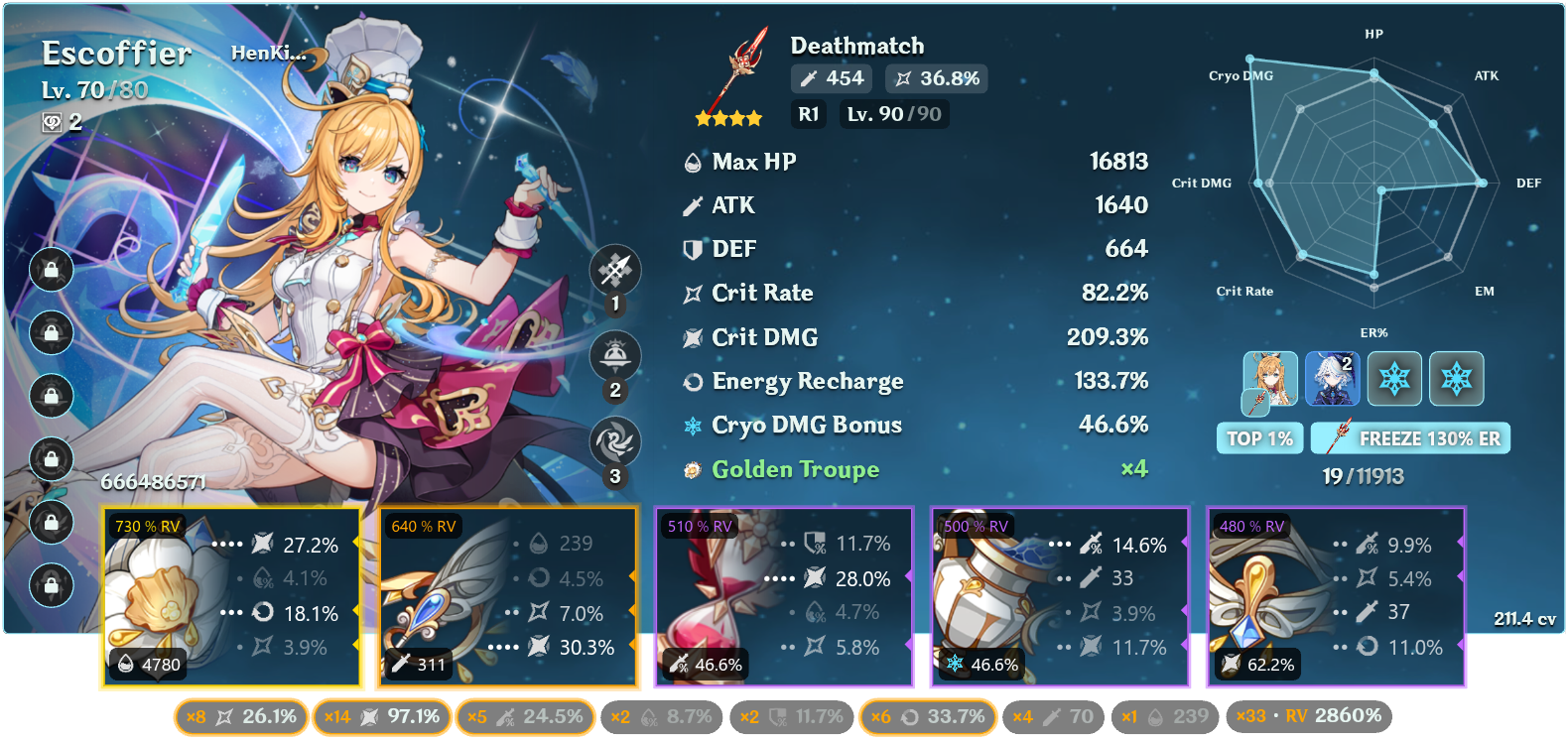Select the elemental burst talent icon
Image resolution: width=1568 pixels, height=741 pixels.
(x=616, y=441)
